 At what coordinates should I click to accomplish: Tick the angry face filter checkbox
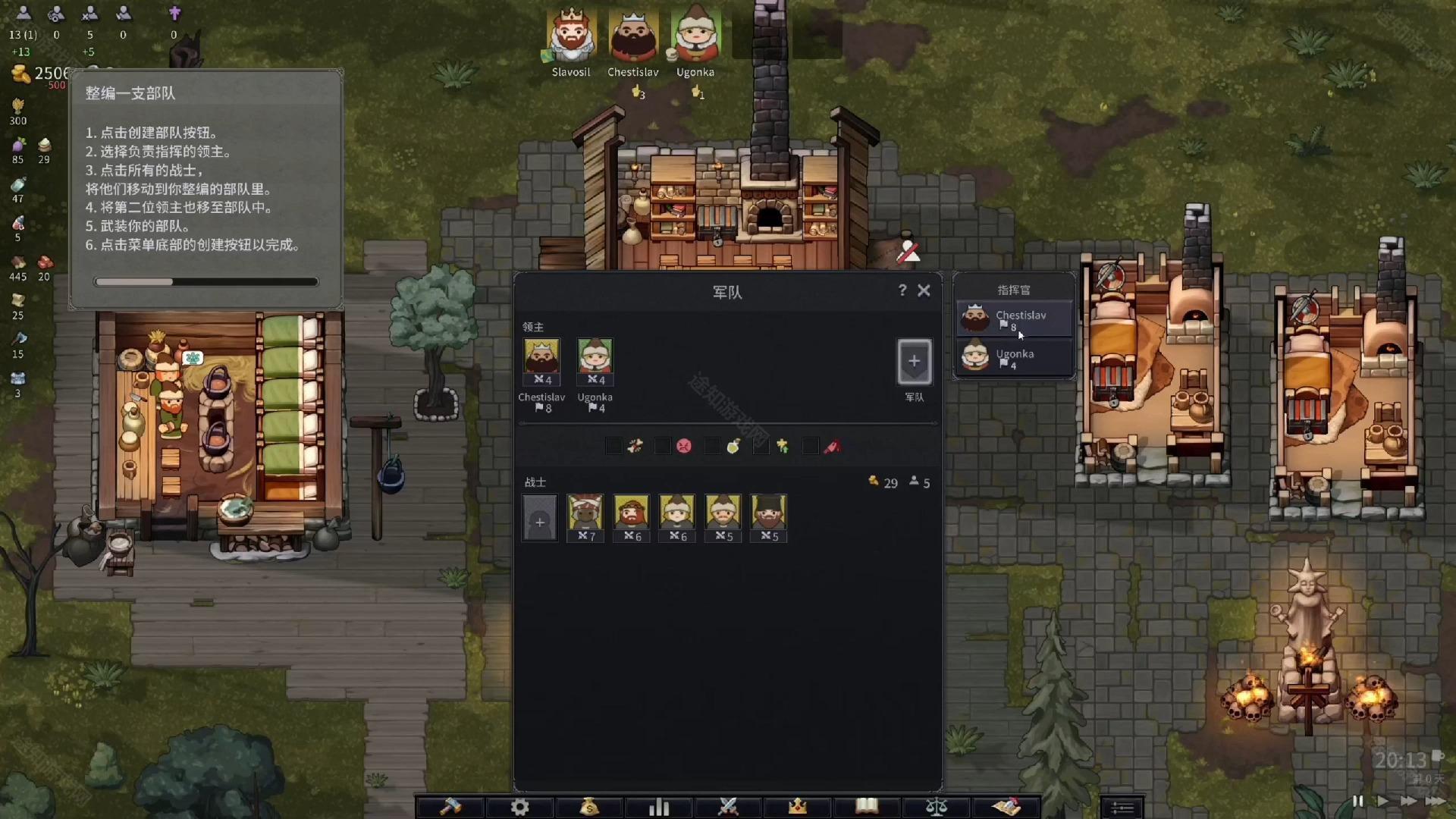[x=663, y=447]
